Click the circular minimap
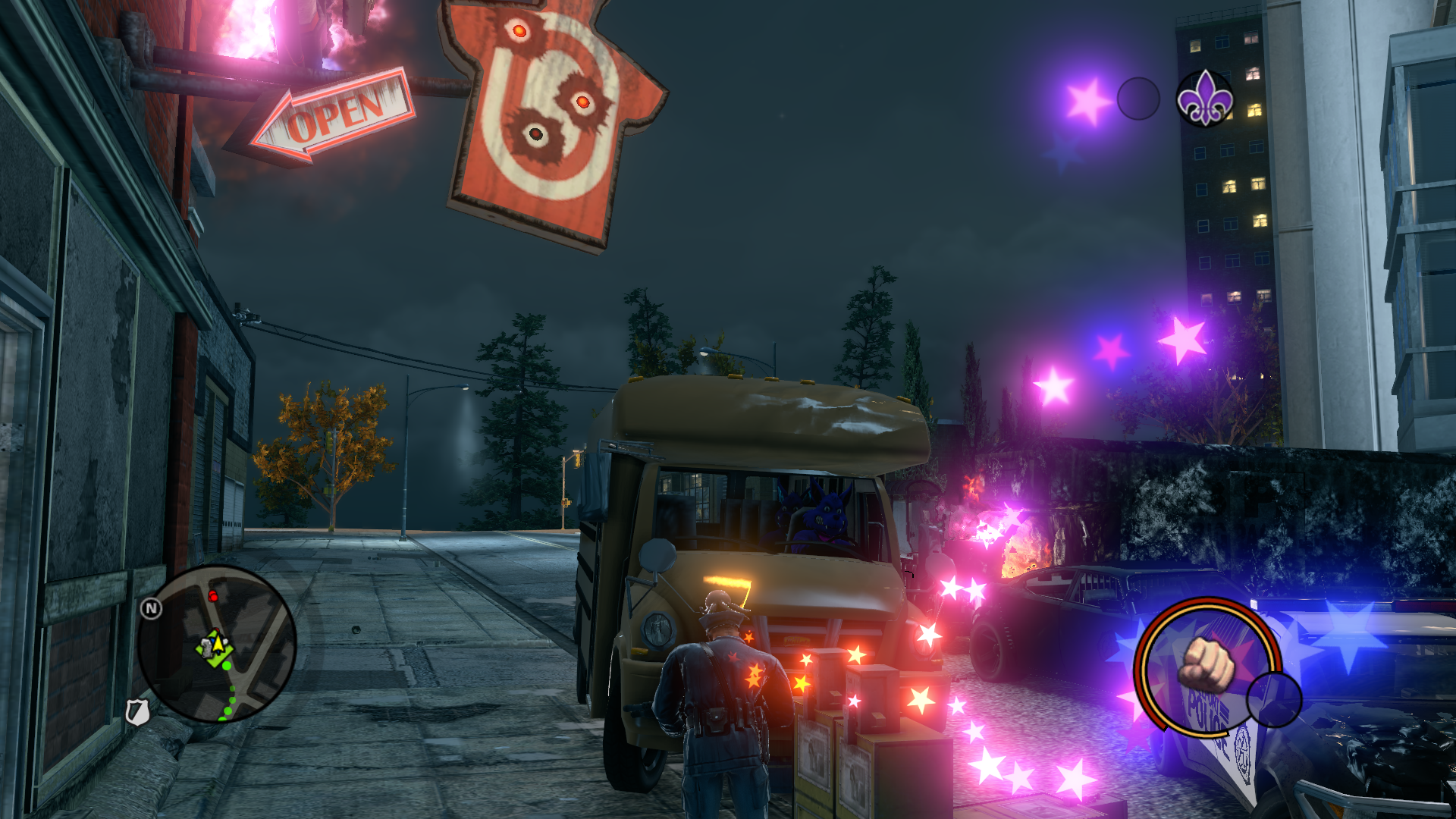1456x819 pixels. pos(217,644)
